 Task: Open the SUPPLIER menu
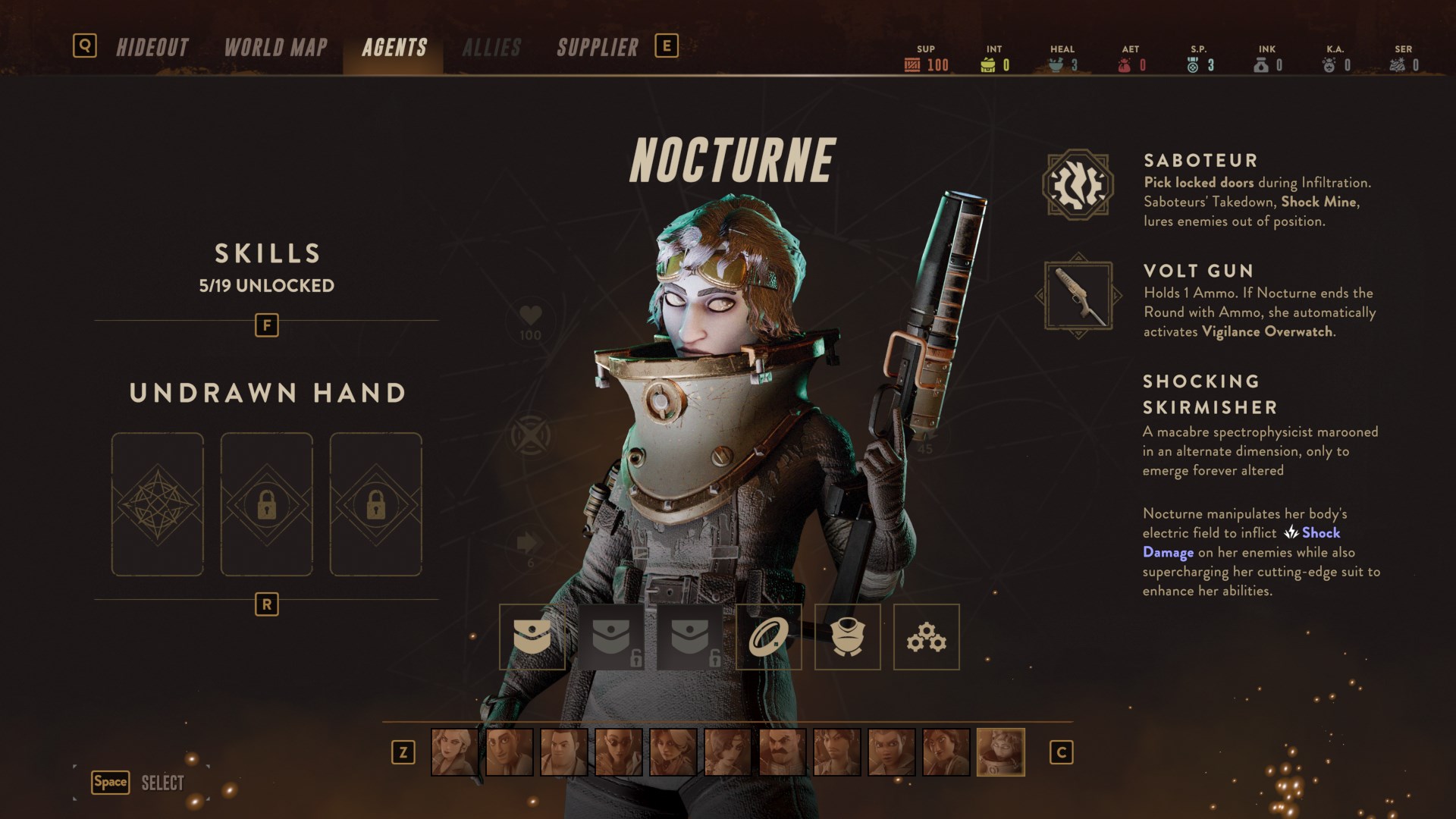[x=597, y=47]
